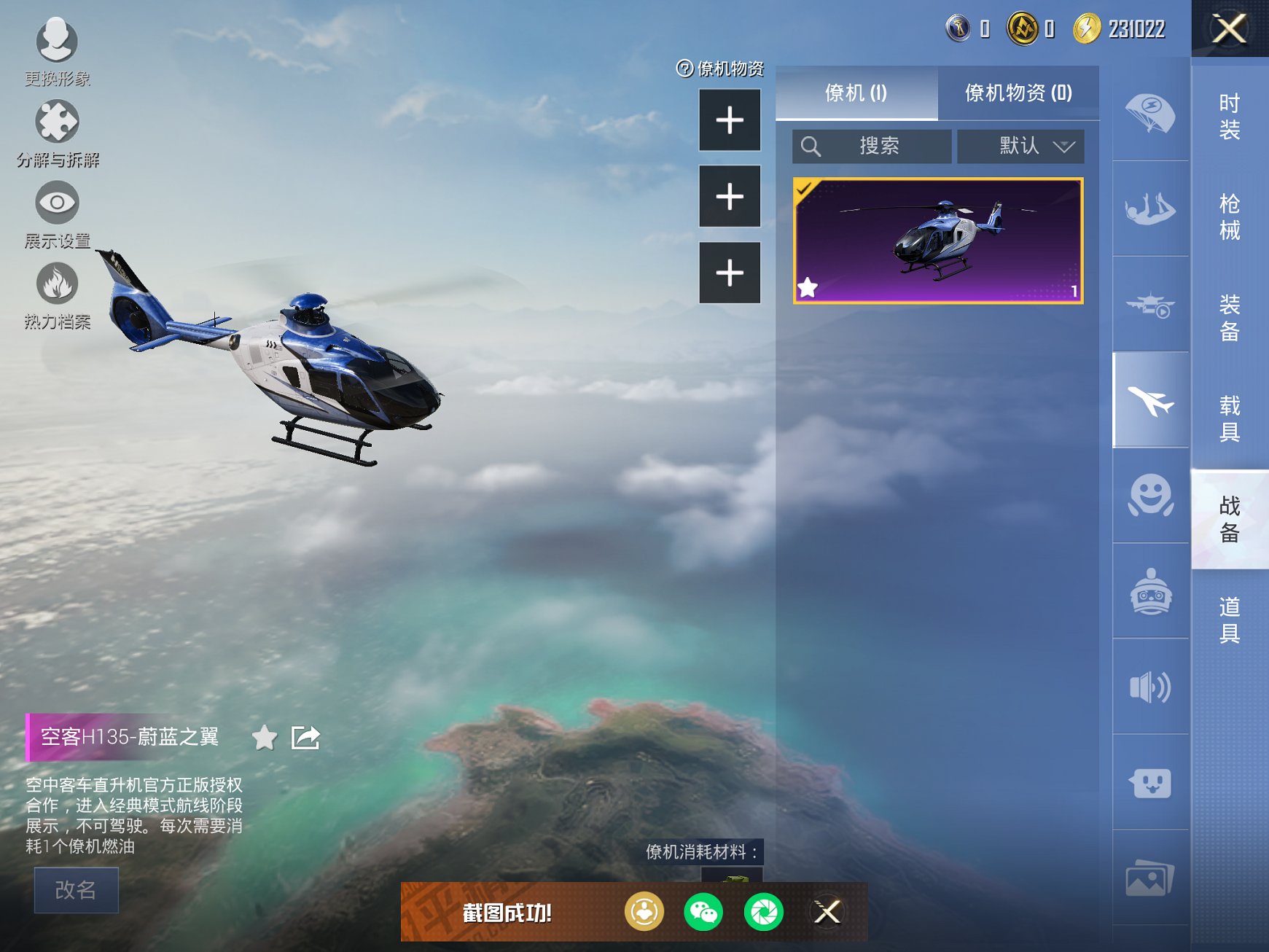This screenshot has height=952, width=1269.
Task: Switch to the 僚机物资 (0) tab
Action: 1018,94
